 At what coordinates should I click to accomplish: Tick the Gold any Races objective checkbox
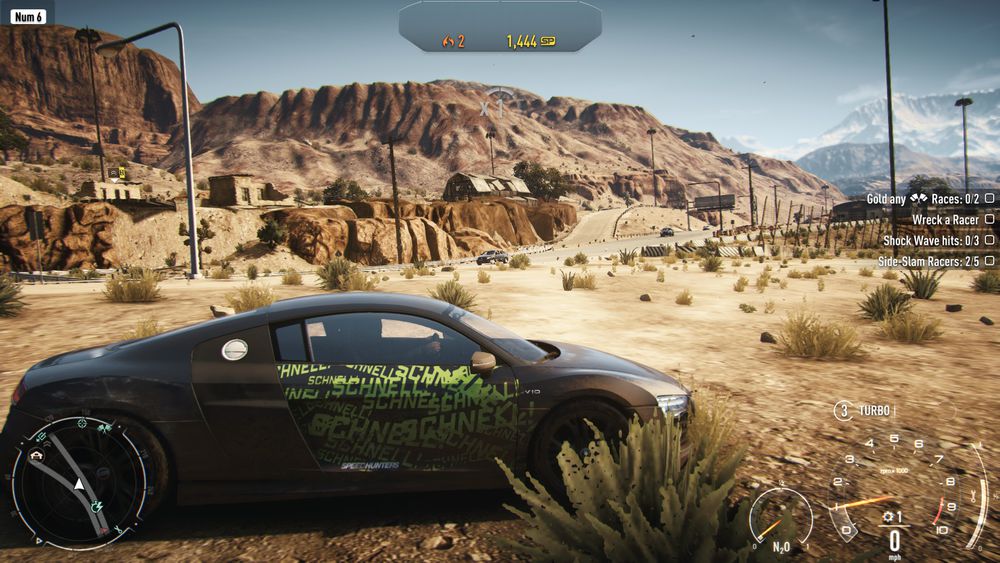[x=989, y=199]
